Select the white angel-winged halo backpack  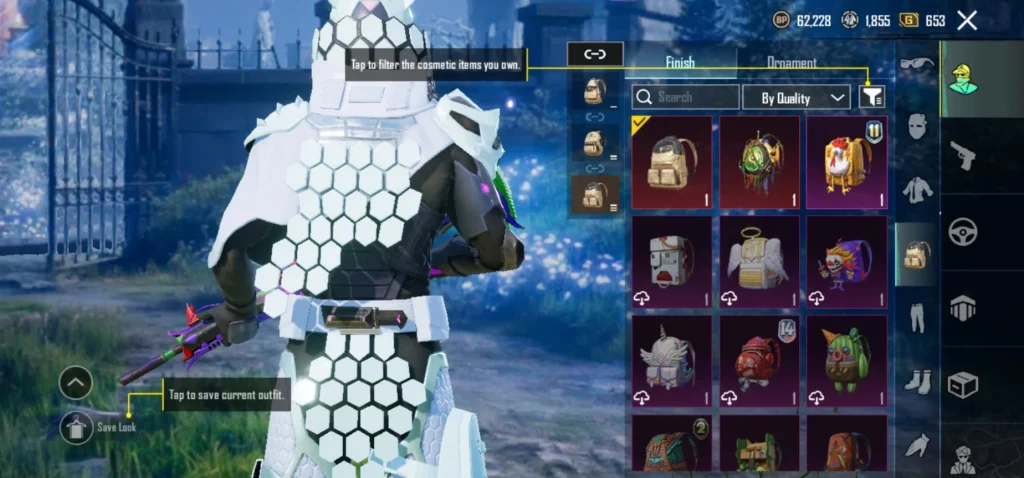point(760,260)
